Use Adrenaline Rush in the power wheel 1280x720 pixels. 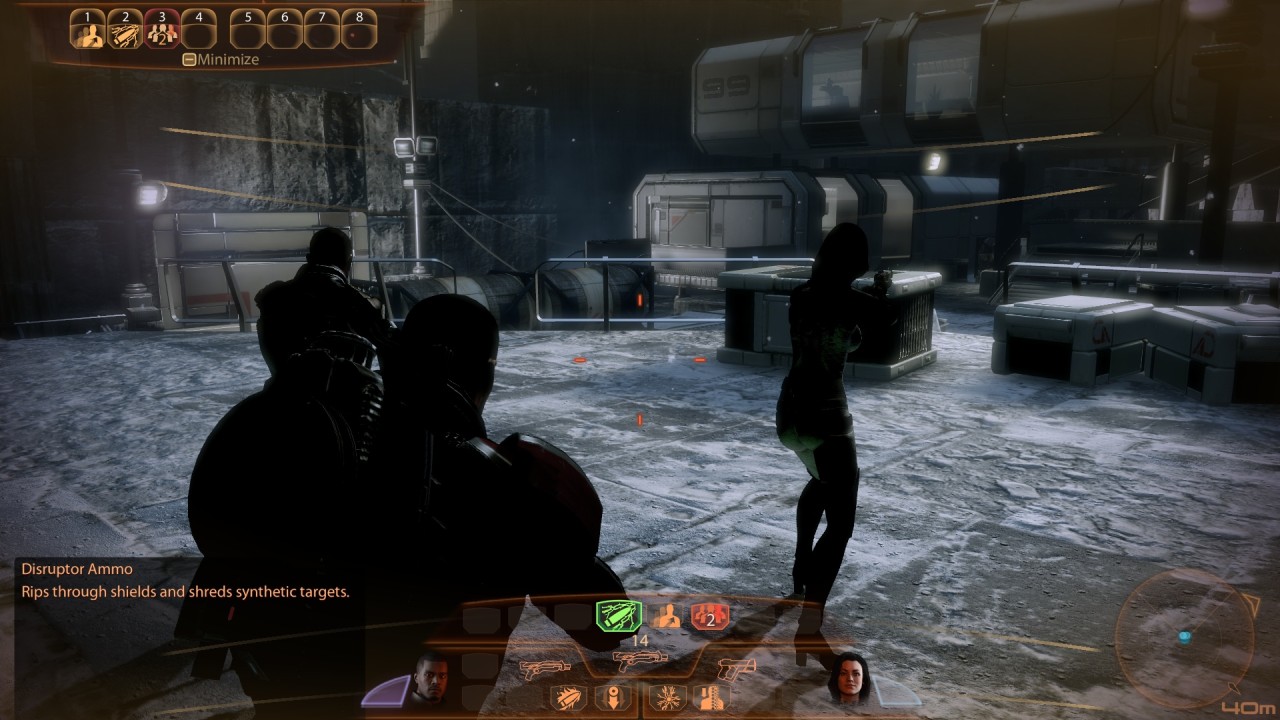pos(664,617)
